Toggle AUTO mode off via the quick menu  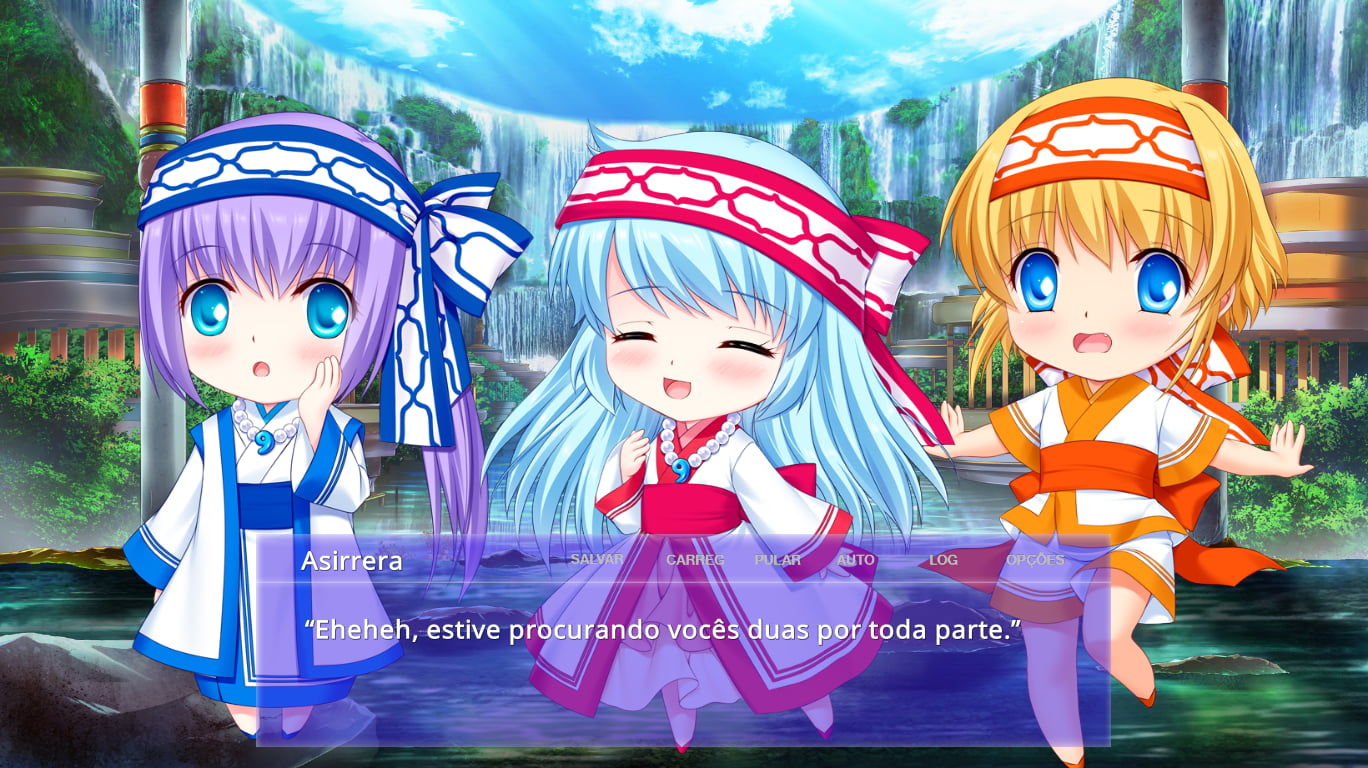(857, 560)
